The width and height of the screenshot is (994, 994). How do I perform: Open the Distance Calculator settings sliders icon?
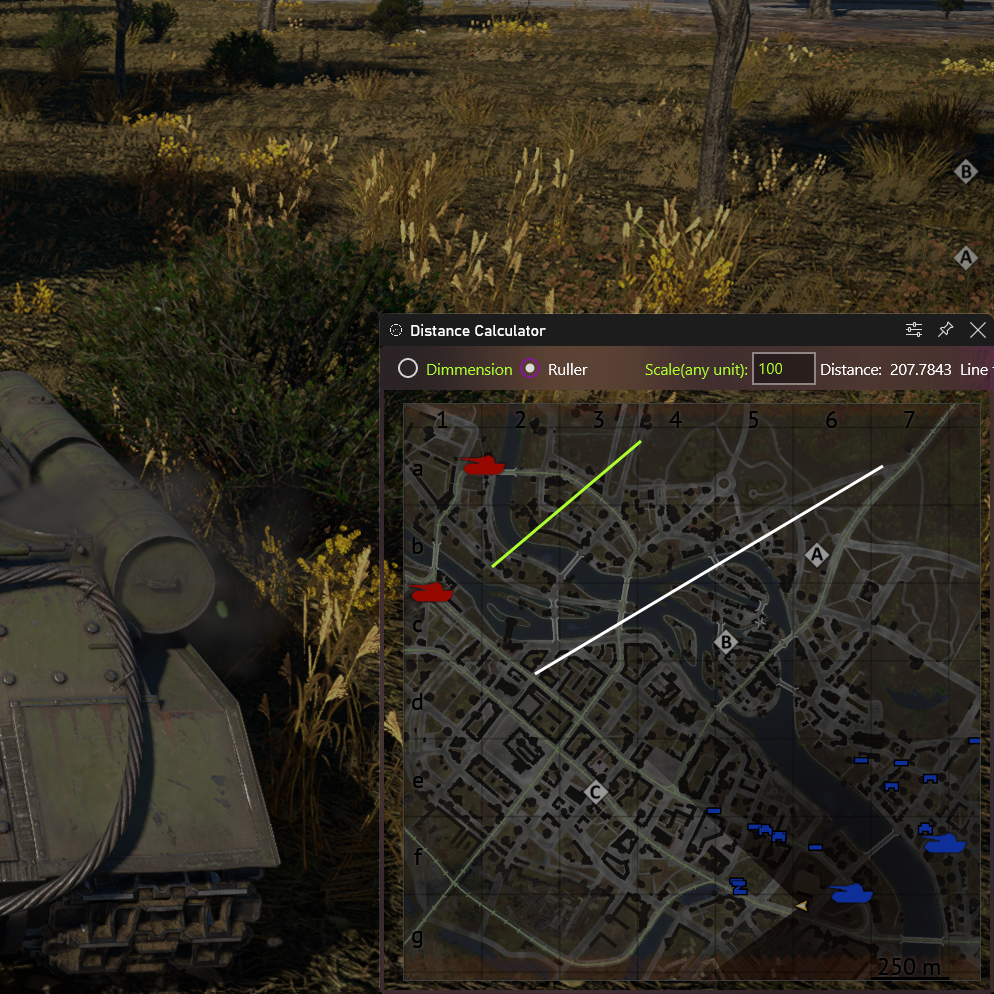(x=914, y=330)
